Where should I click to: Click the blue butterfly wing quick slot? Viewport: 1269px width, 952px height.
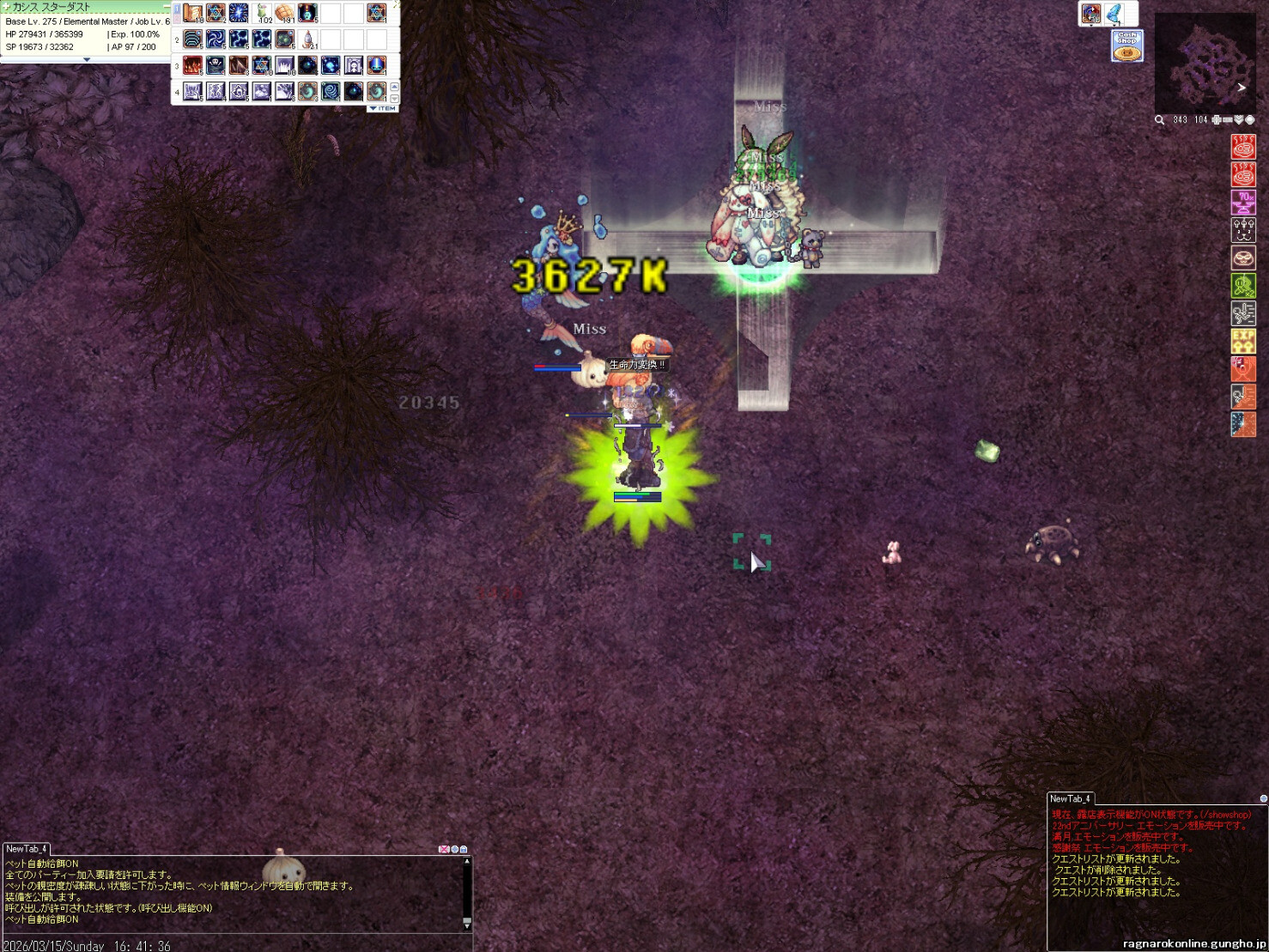[1114, 14]
